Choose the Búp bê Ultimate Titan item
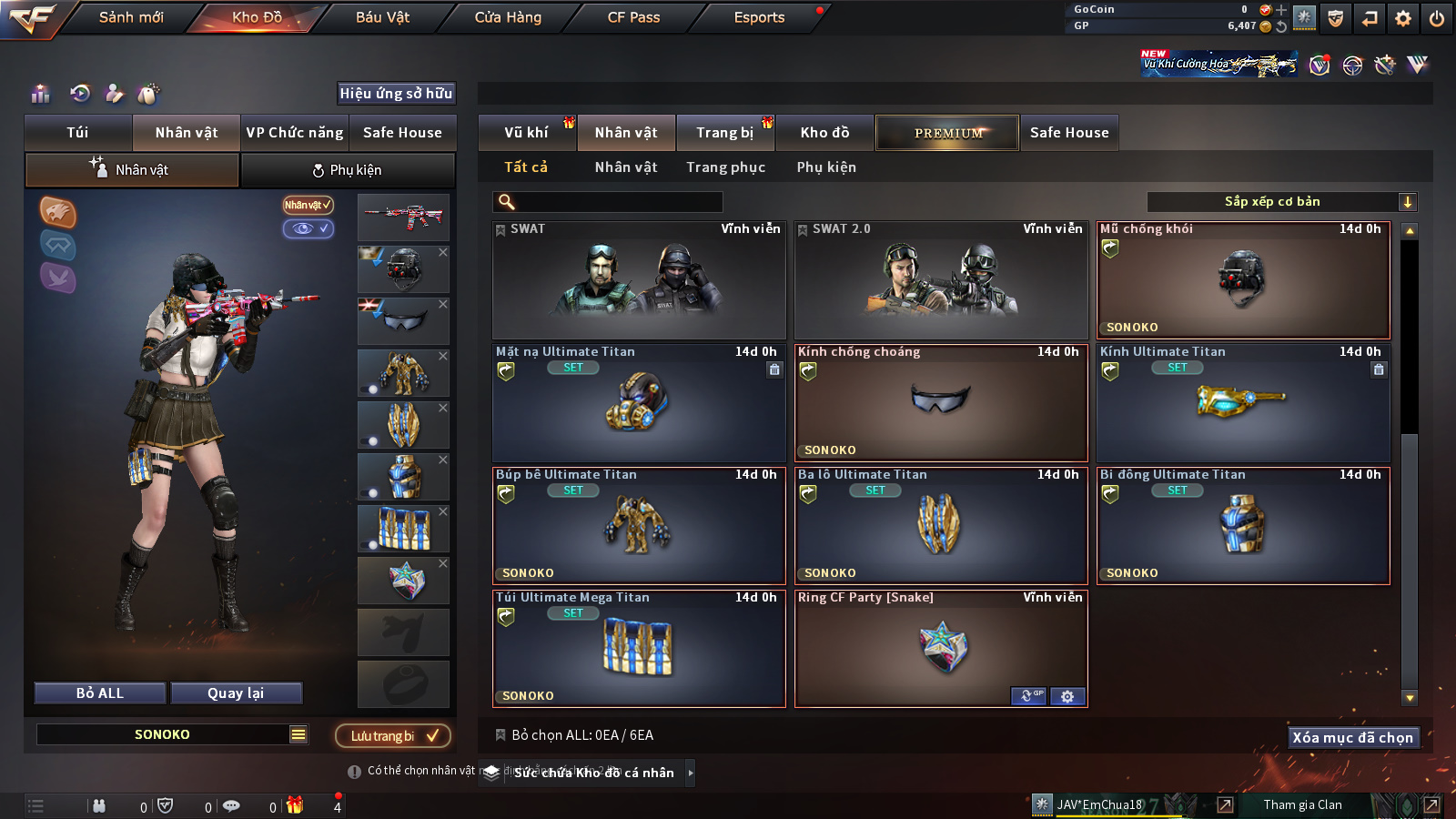This screenshot has width=1456, height=819. pos(639,525)
